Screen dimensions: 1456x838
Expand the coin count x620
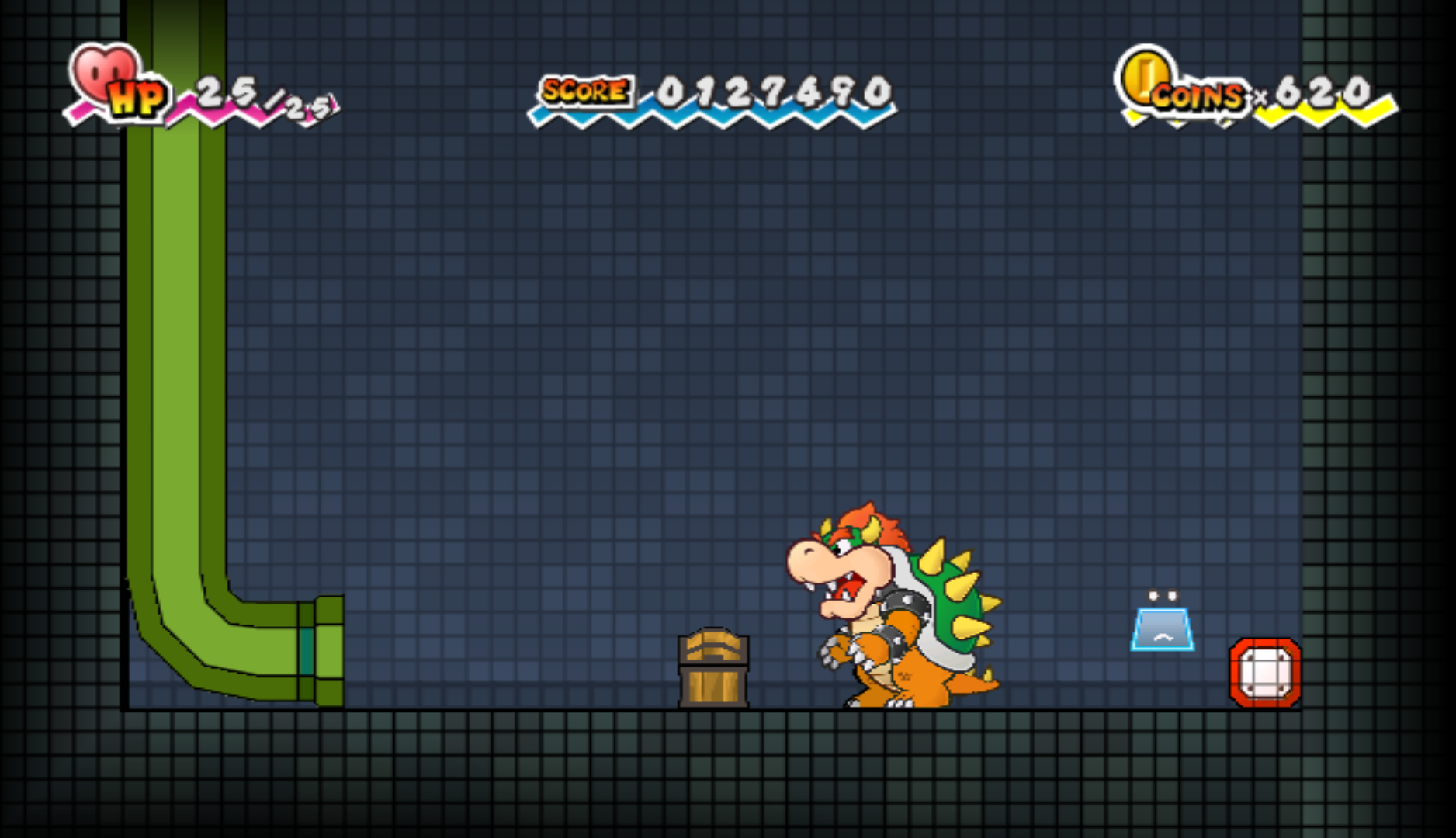point(1319,92)
